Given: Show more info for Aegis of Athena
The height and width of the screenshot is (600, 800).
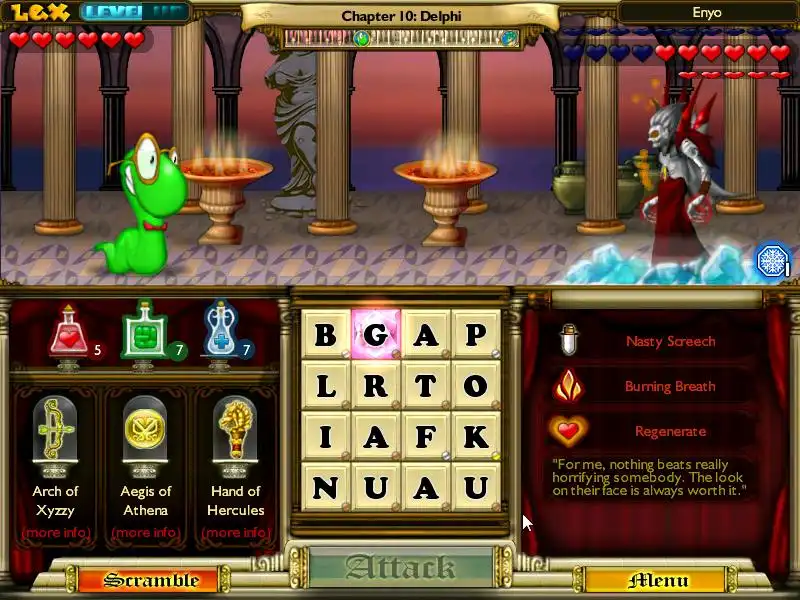Looking at the screenshot, I should coord(146,532).
